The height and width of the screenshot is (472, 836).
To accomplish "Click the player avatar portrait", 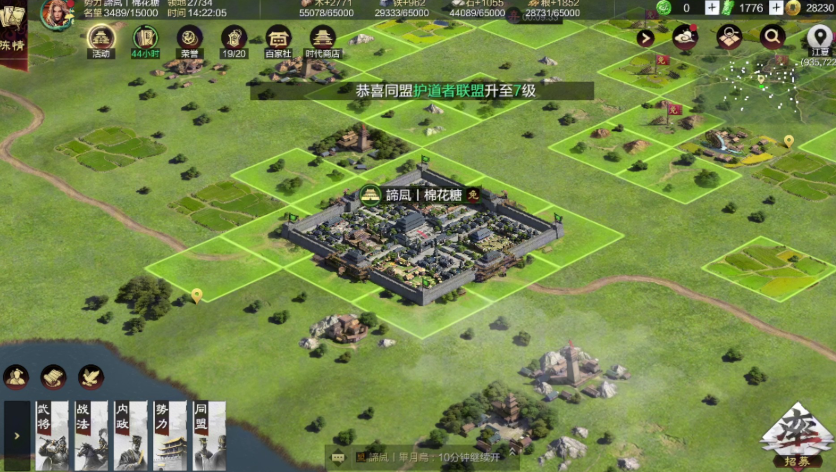I will pos(56,12).
